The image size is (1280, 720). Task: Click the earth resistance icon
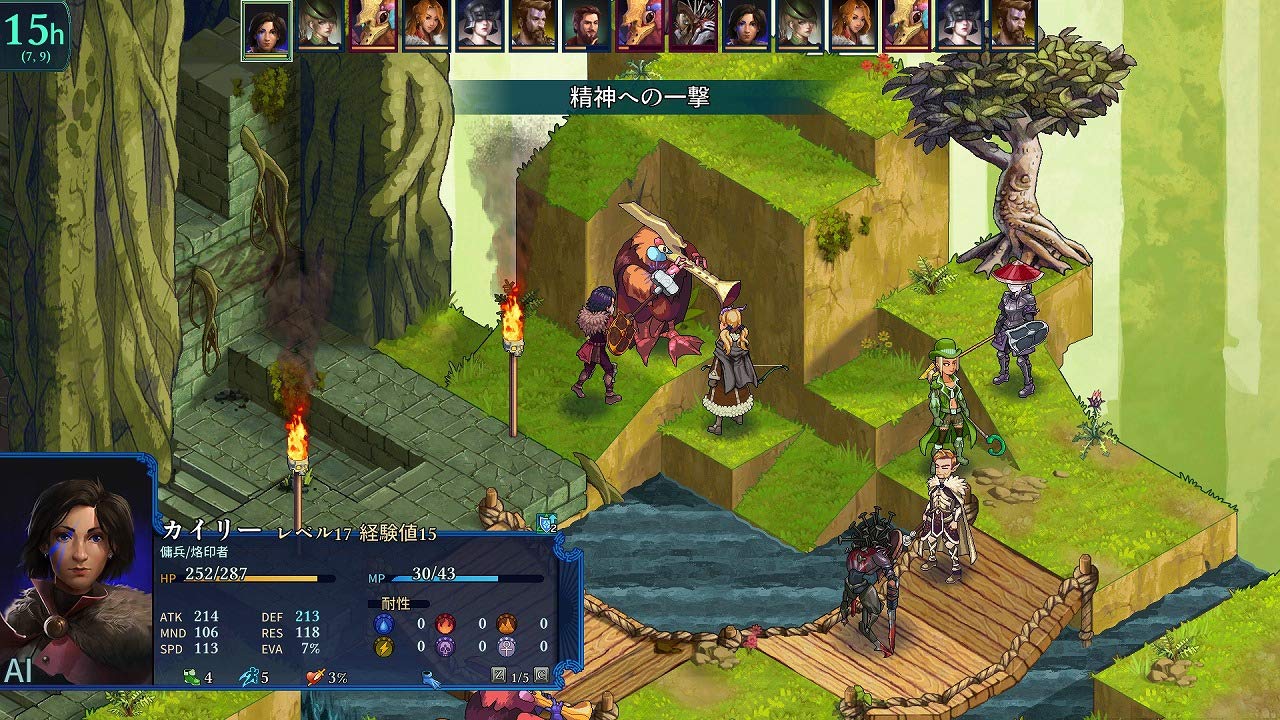click(x=504, y=624)
